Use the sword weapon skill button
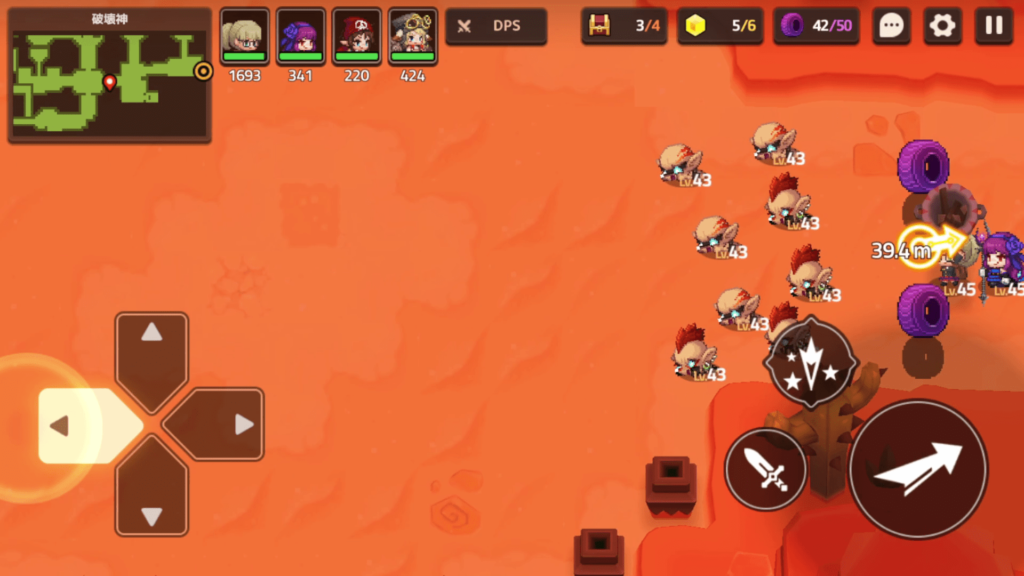The image size is (1024, 576). (766, 469)
